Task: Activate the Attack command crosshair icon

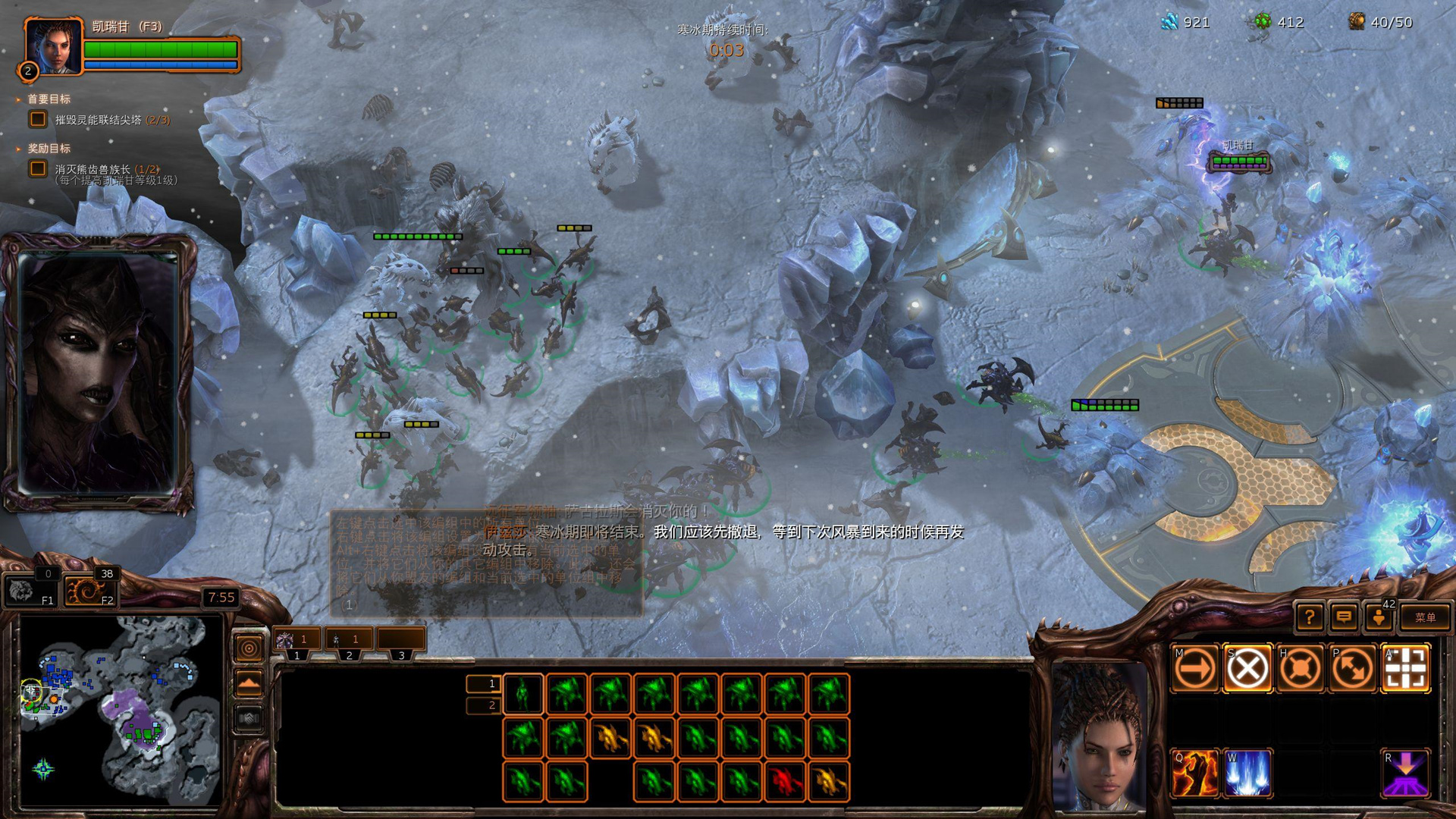Action: [x=1406, y=669]
